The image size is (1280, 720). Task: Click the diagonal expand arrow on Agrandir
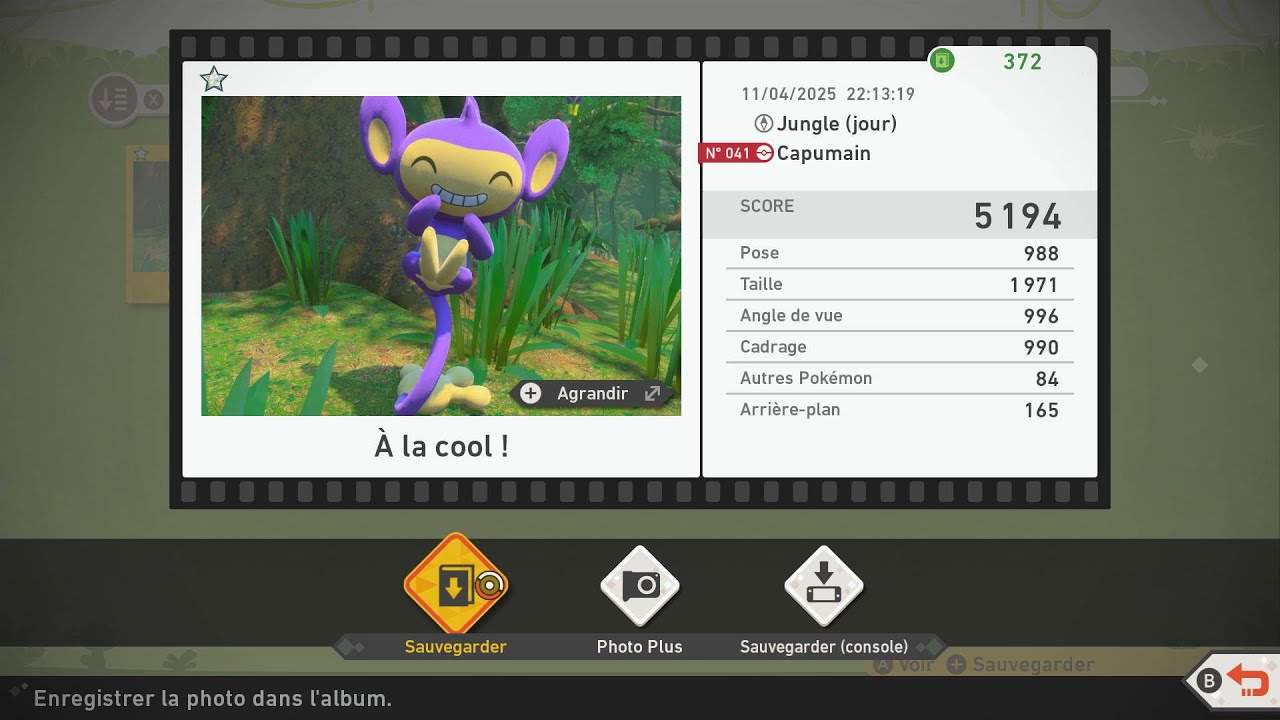[652, 393]
